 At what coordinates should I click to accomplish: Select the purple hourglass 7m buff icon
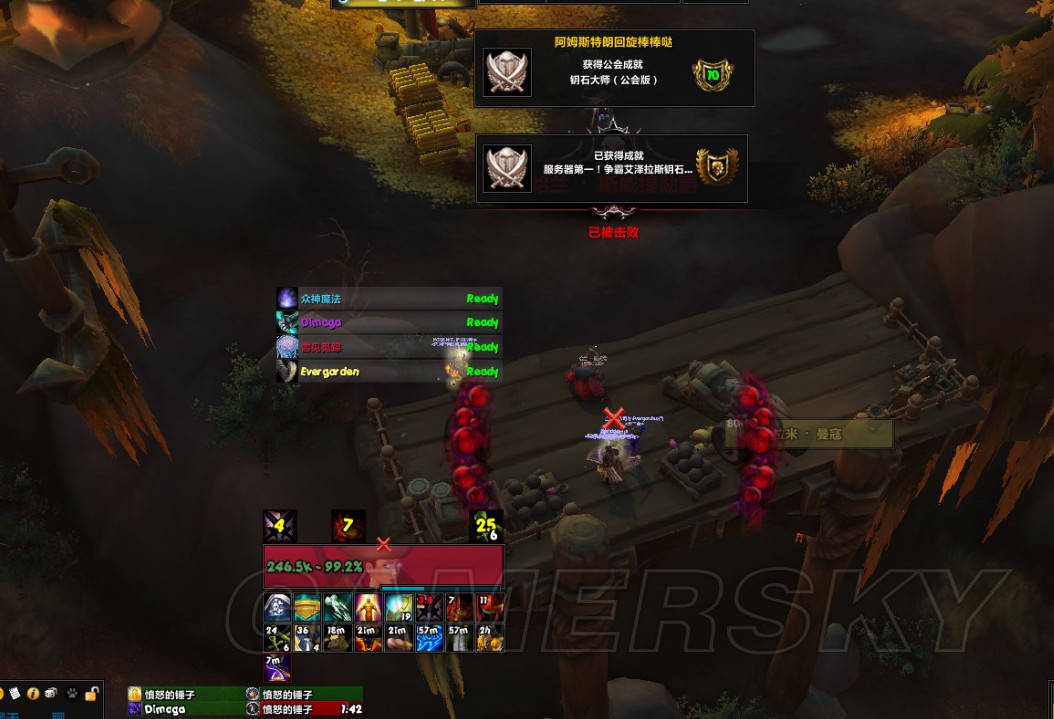tap(278, 668)
